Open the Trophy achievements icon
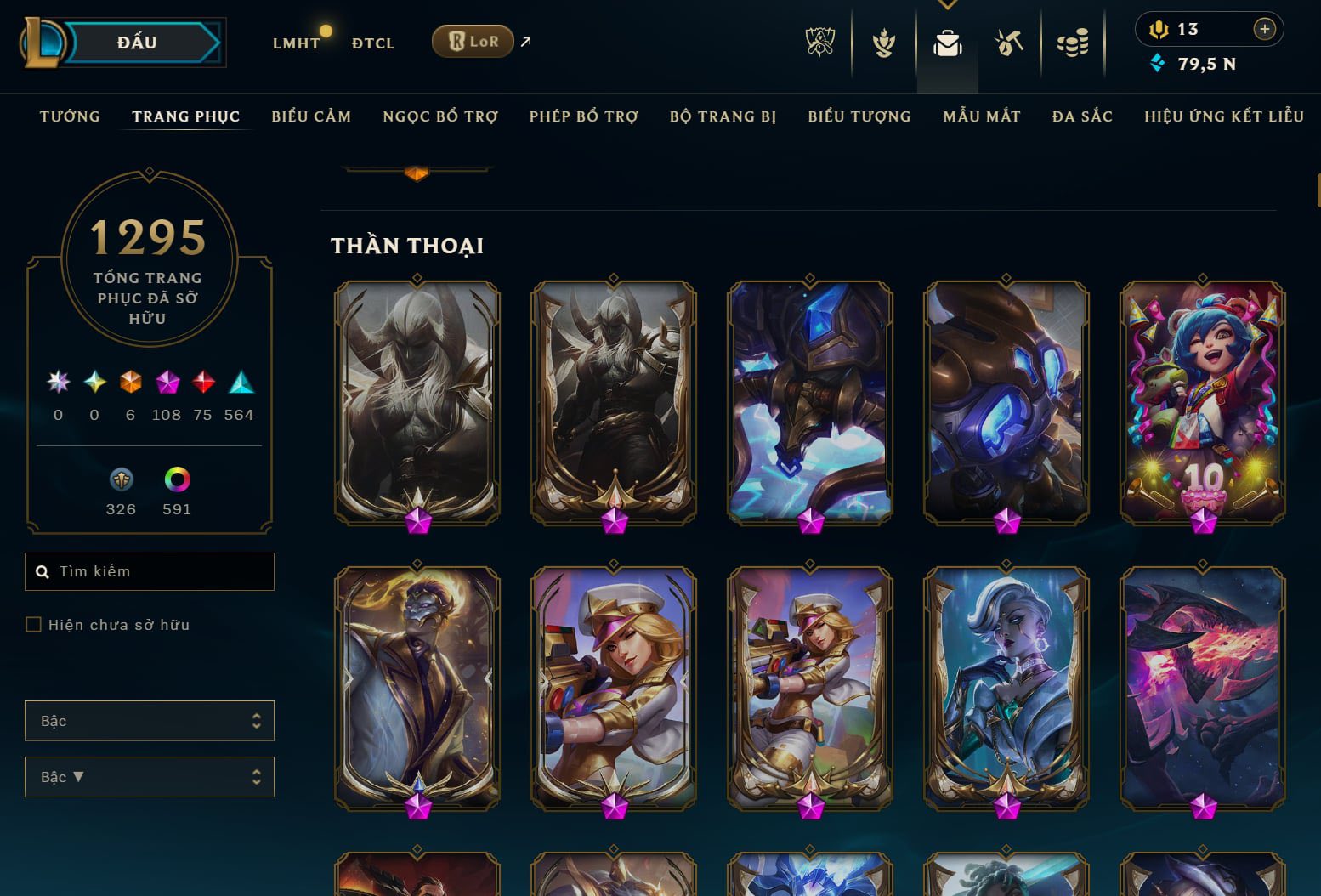The width and height of the screenshot is (1321, 896). 884,41
